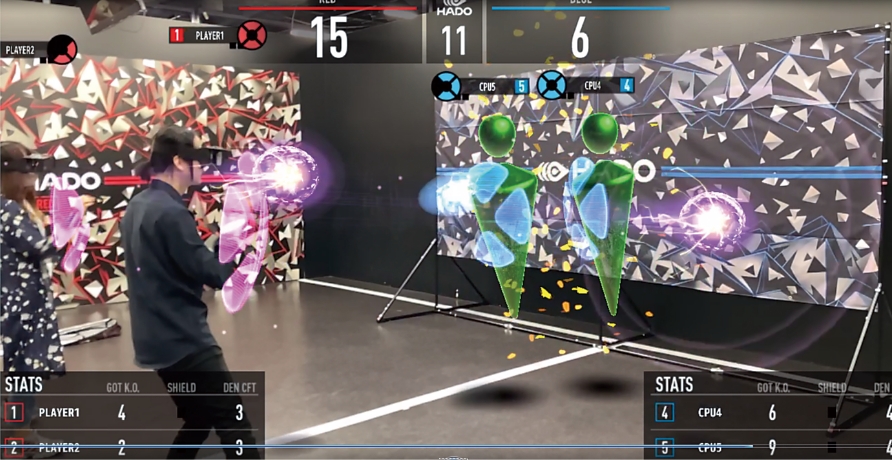Seek the video using the bottom progress bar
892x460 pixels.
click(446, 447)
